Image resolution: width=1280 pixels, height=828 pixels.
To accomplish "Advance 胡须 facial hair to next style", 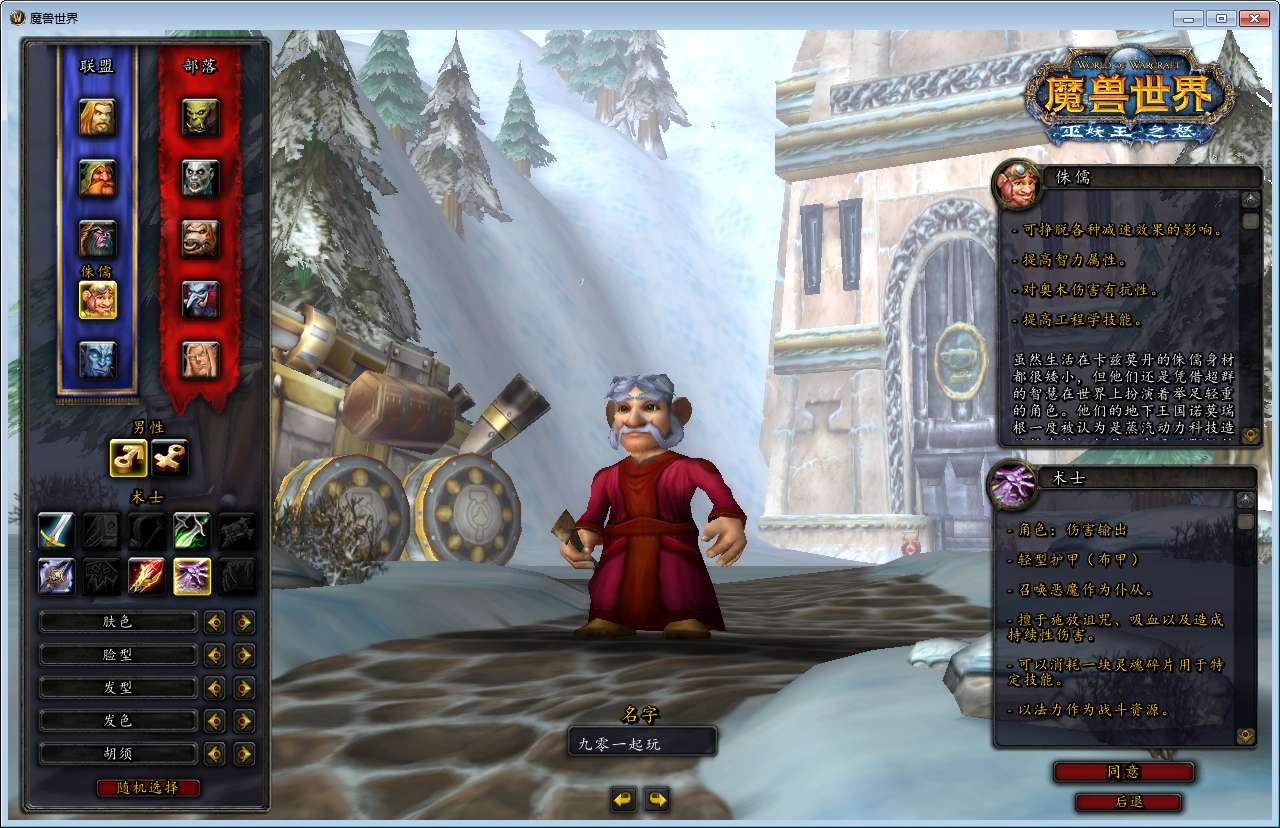I will point(244,753).
